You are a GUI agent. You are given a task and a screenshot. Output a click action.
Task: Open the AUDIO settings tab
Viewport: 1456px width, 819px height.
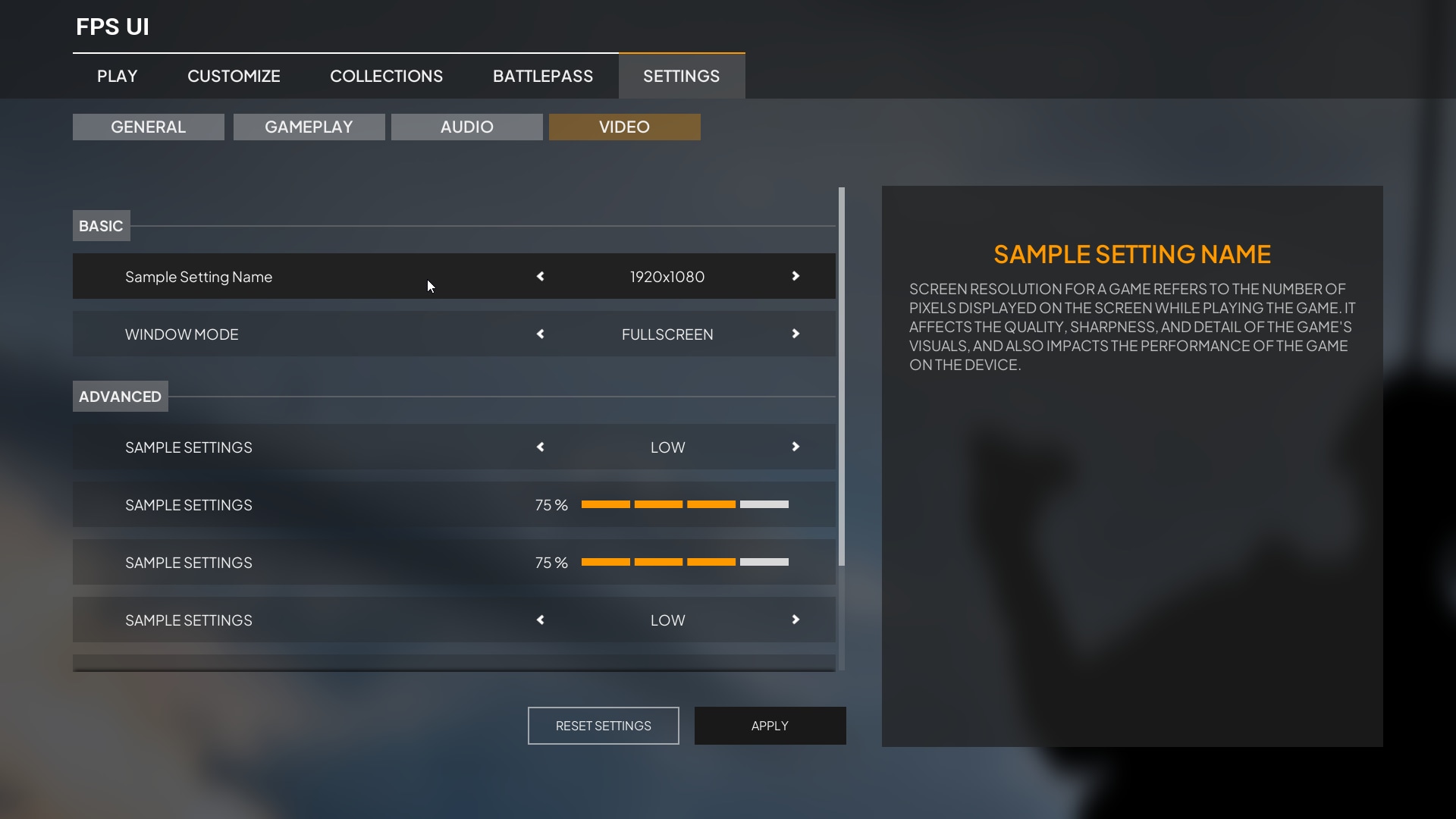(x=466, y=127)
